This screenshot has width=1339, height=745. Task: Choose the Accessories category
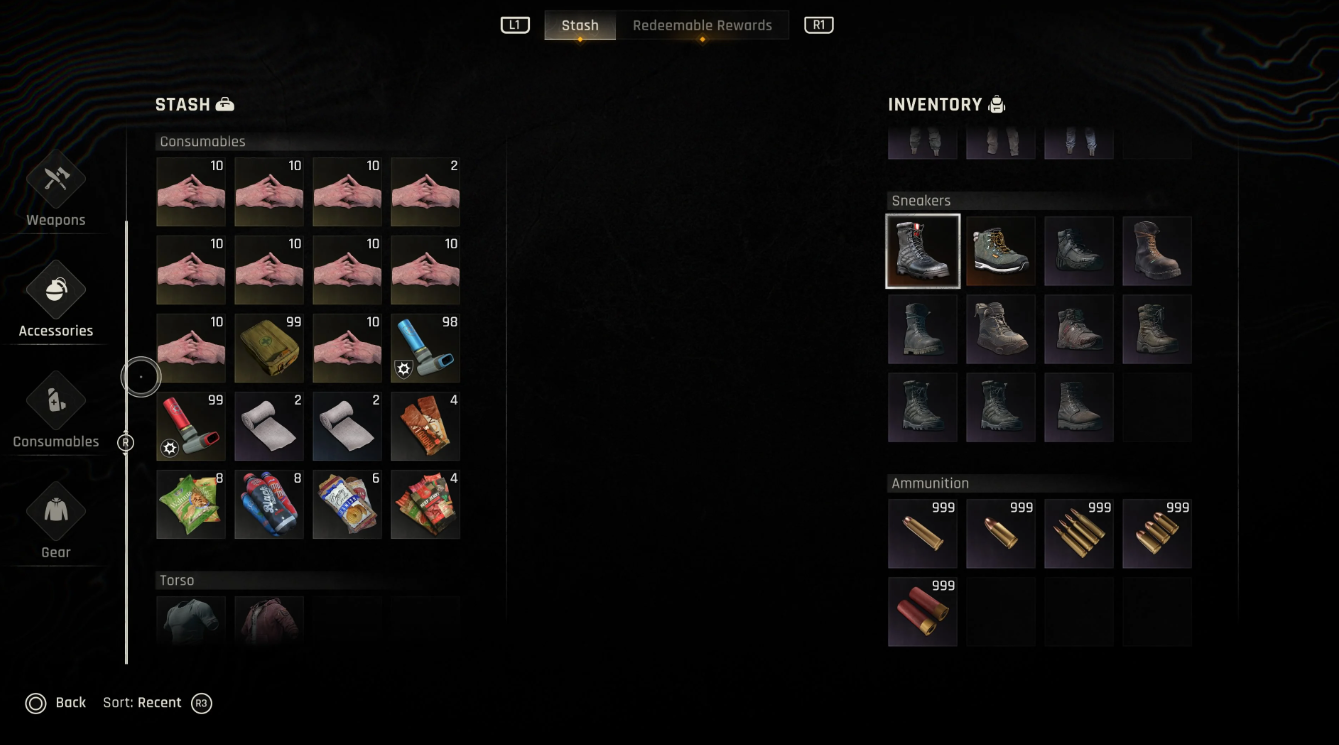[56, 300]
